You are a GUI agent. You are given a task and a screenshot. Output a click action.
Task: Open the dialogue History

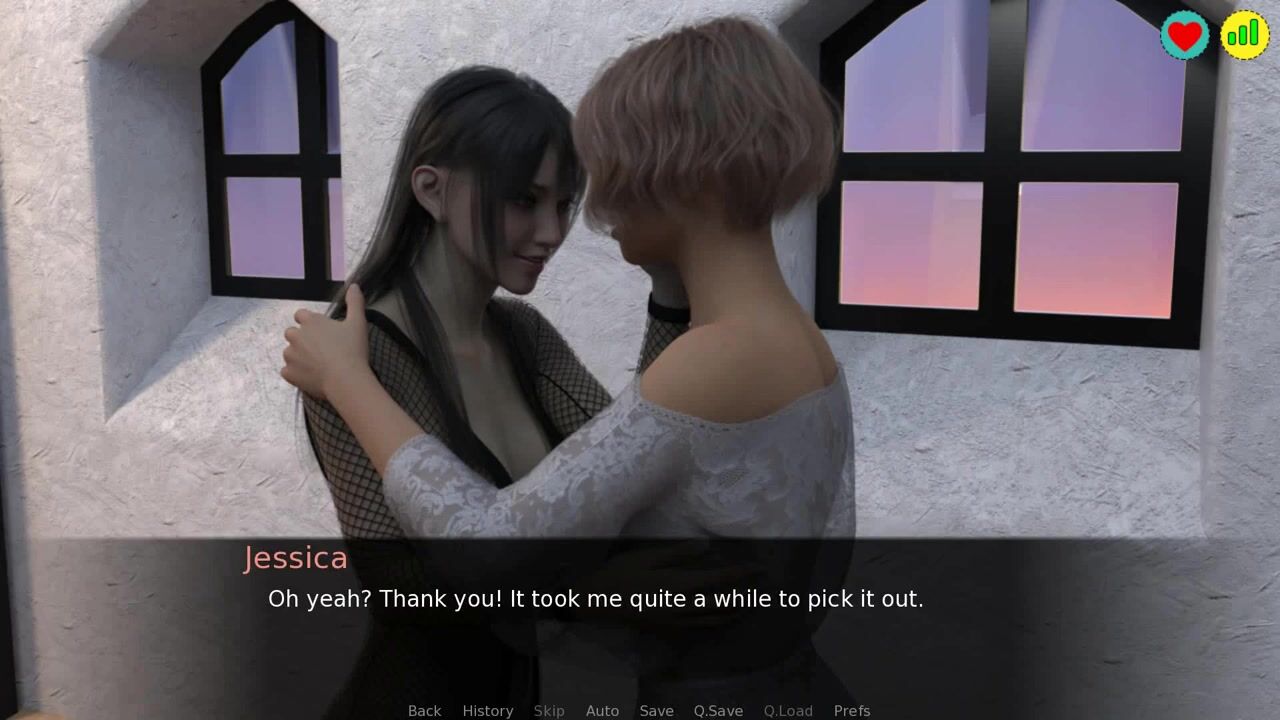487,710
